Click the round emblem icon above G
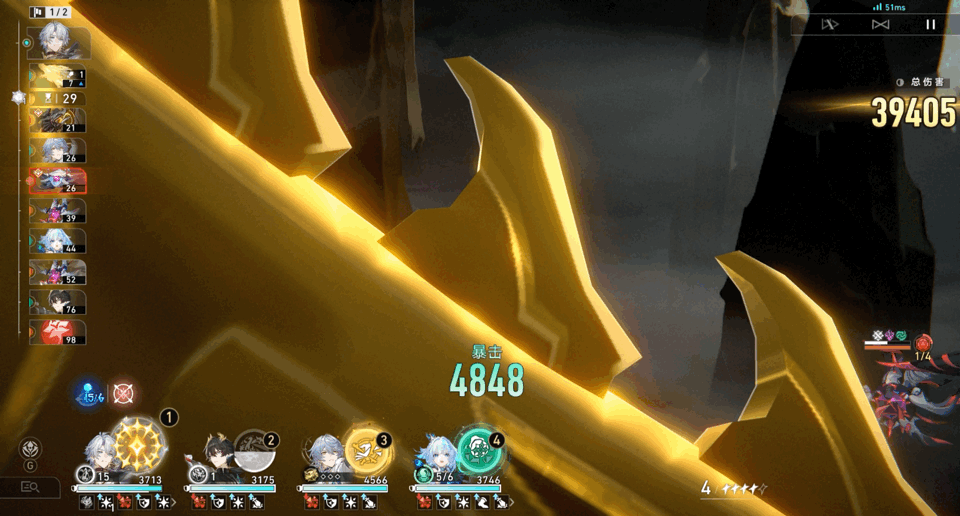 coord(31,449)
